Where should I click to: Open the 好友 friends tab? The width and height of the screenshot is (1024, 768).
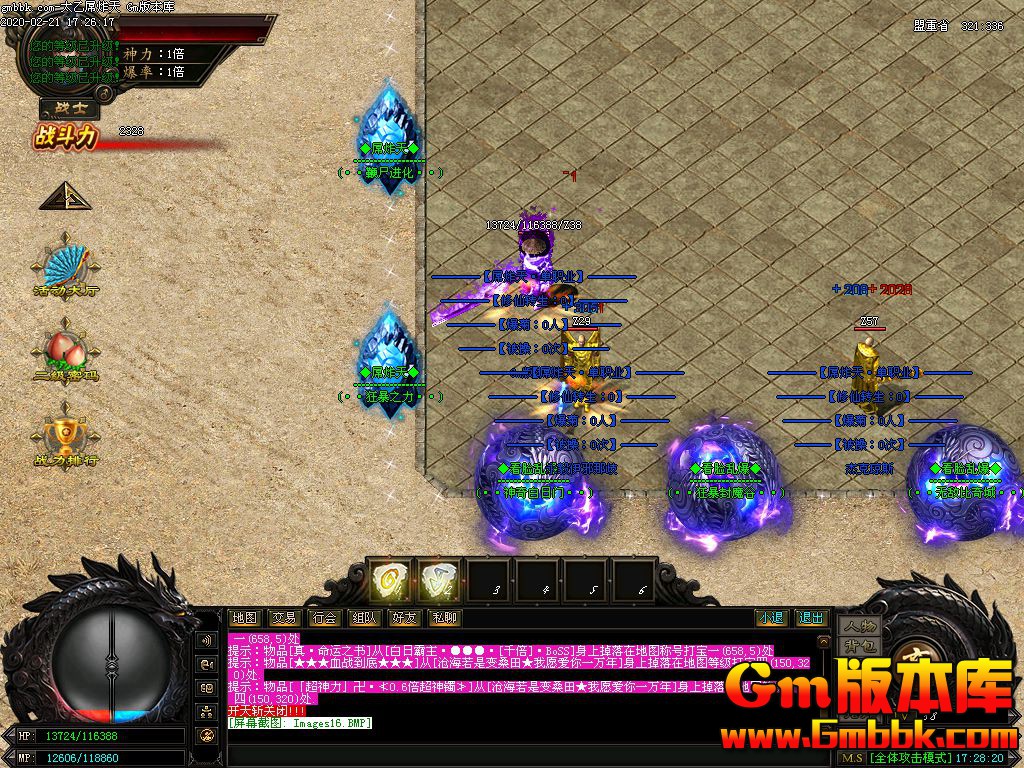[x=404, y=618]
